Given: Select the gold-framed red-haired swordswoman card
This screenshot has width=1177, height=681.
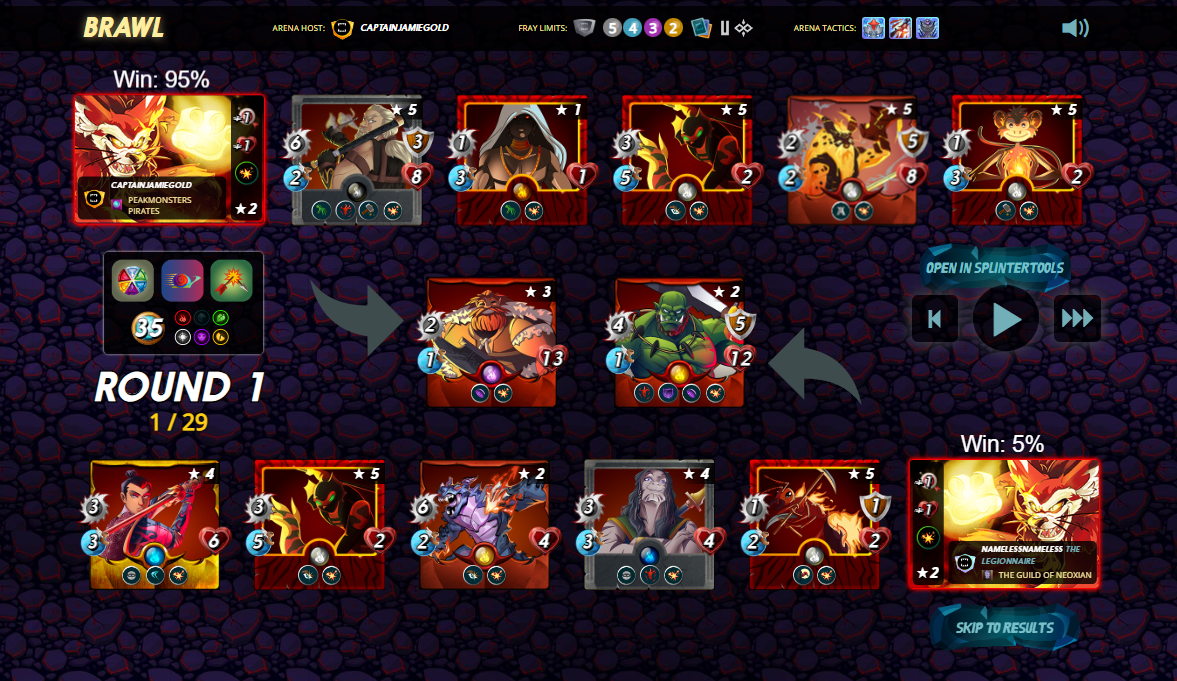Looking at the screenshot, I should coord(155,524).
